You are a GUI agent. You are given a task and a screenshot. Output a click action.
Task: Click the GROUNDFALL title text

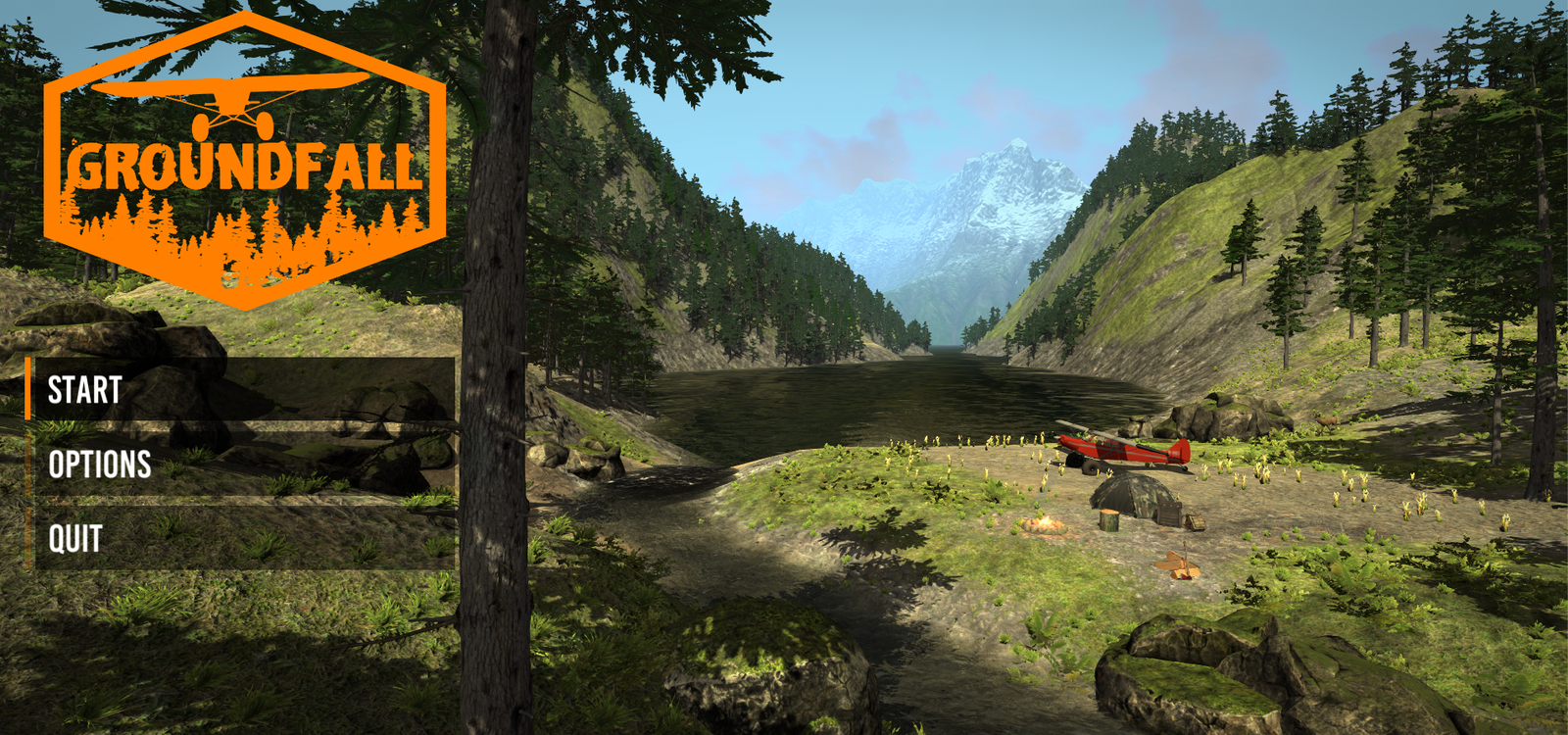(x=243, y=169)
